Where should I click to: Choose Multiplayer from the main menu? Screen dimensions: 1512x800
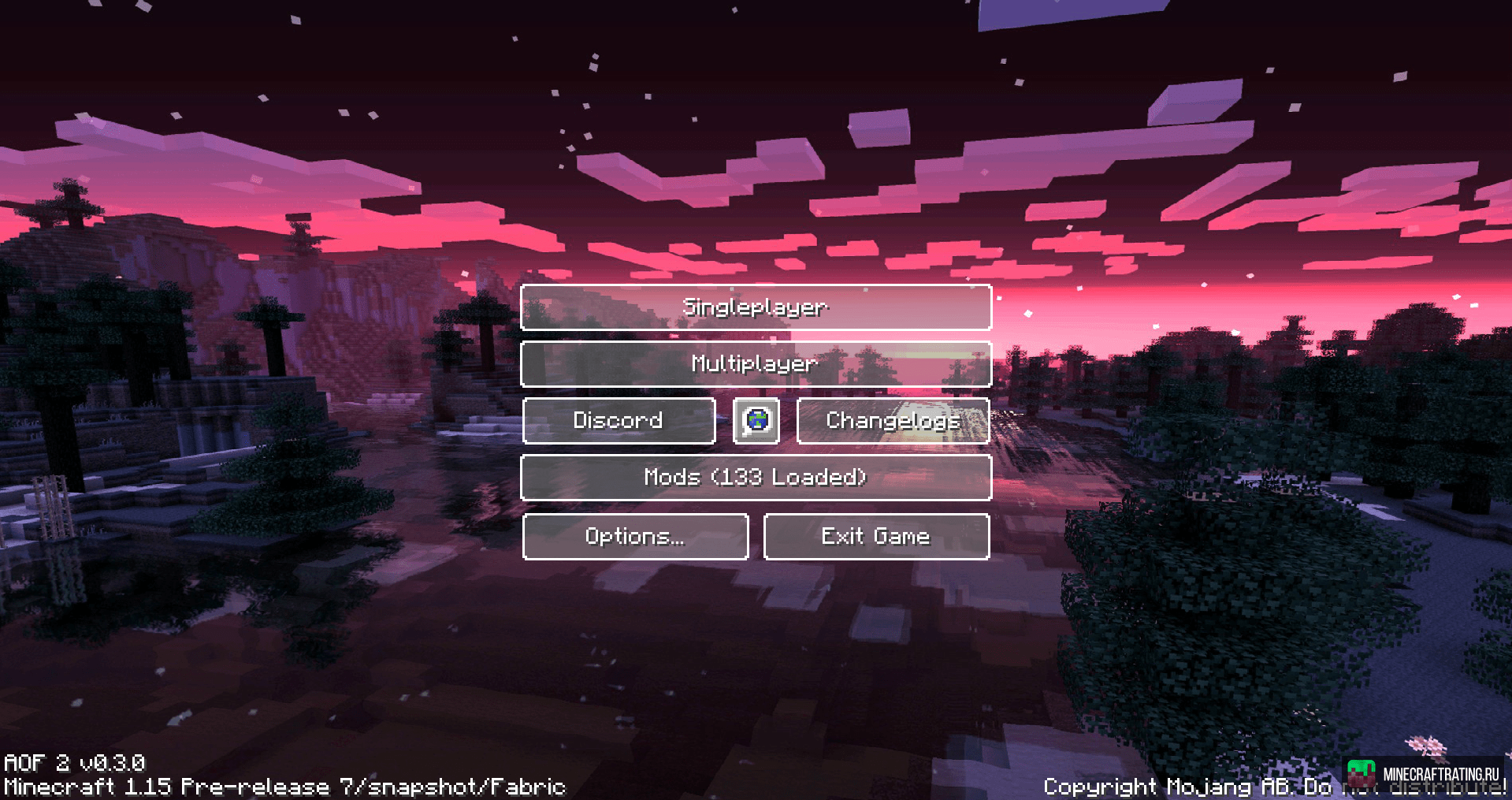pos(755,364)
